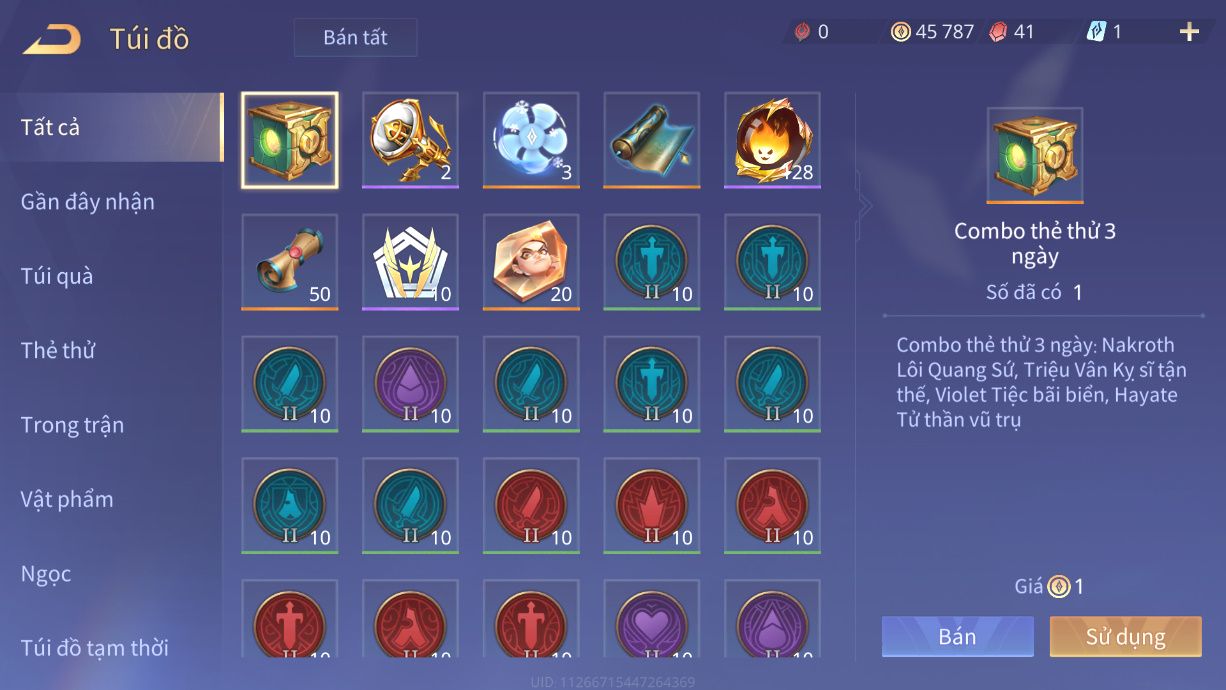Screen dimensions: 1226x690
Task: Select the Thẻ thử tab
Action: coord(58,351)
